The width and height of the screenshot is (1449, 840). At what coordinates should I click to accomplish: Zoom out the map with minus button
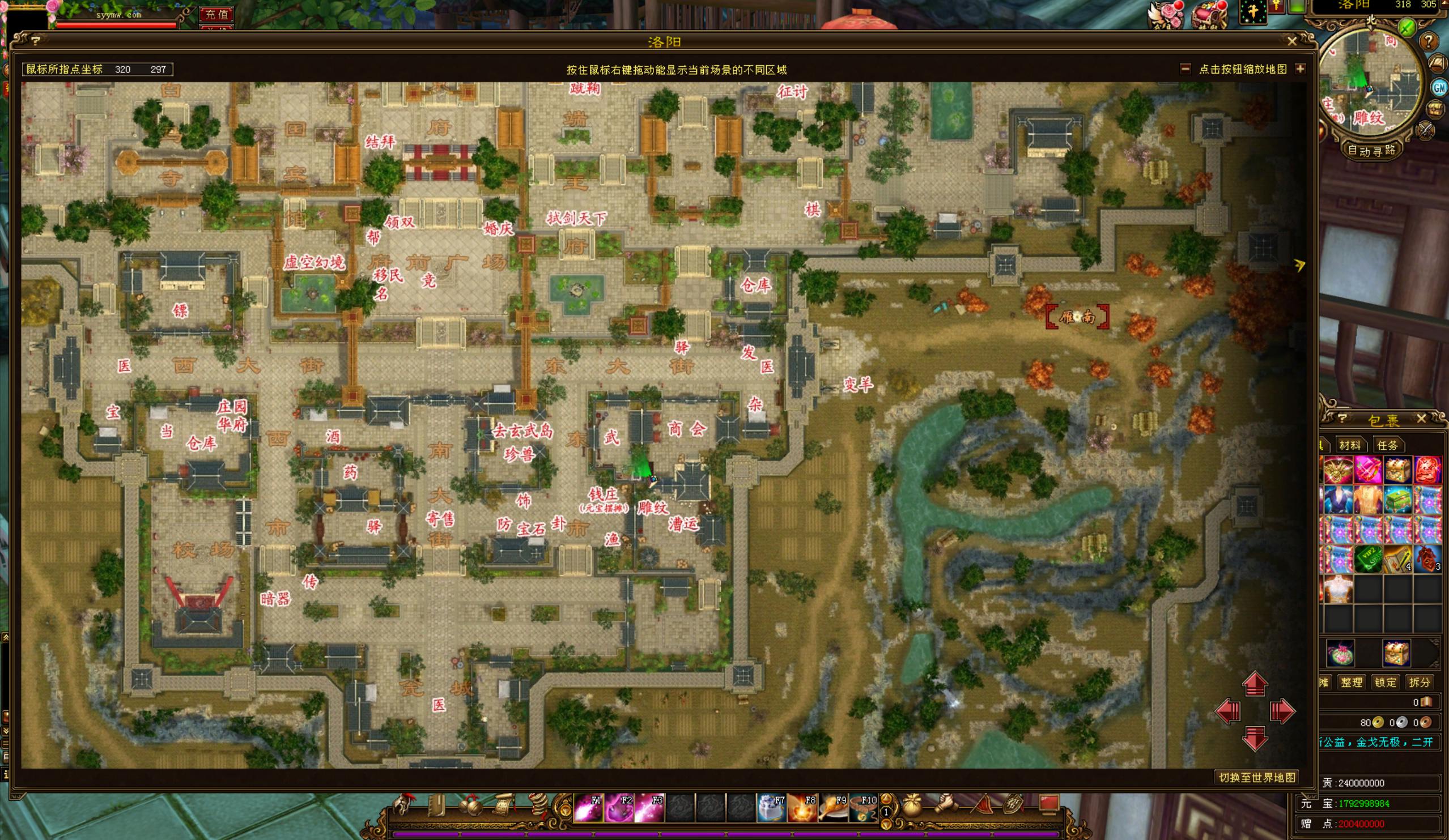tap(1185, 69)
